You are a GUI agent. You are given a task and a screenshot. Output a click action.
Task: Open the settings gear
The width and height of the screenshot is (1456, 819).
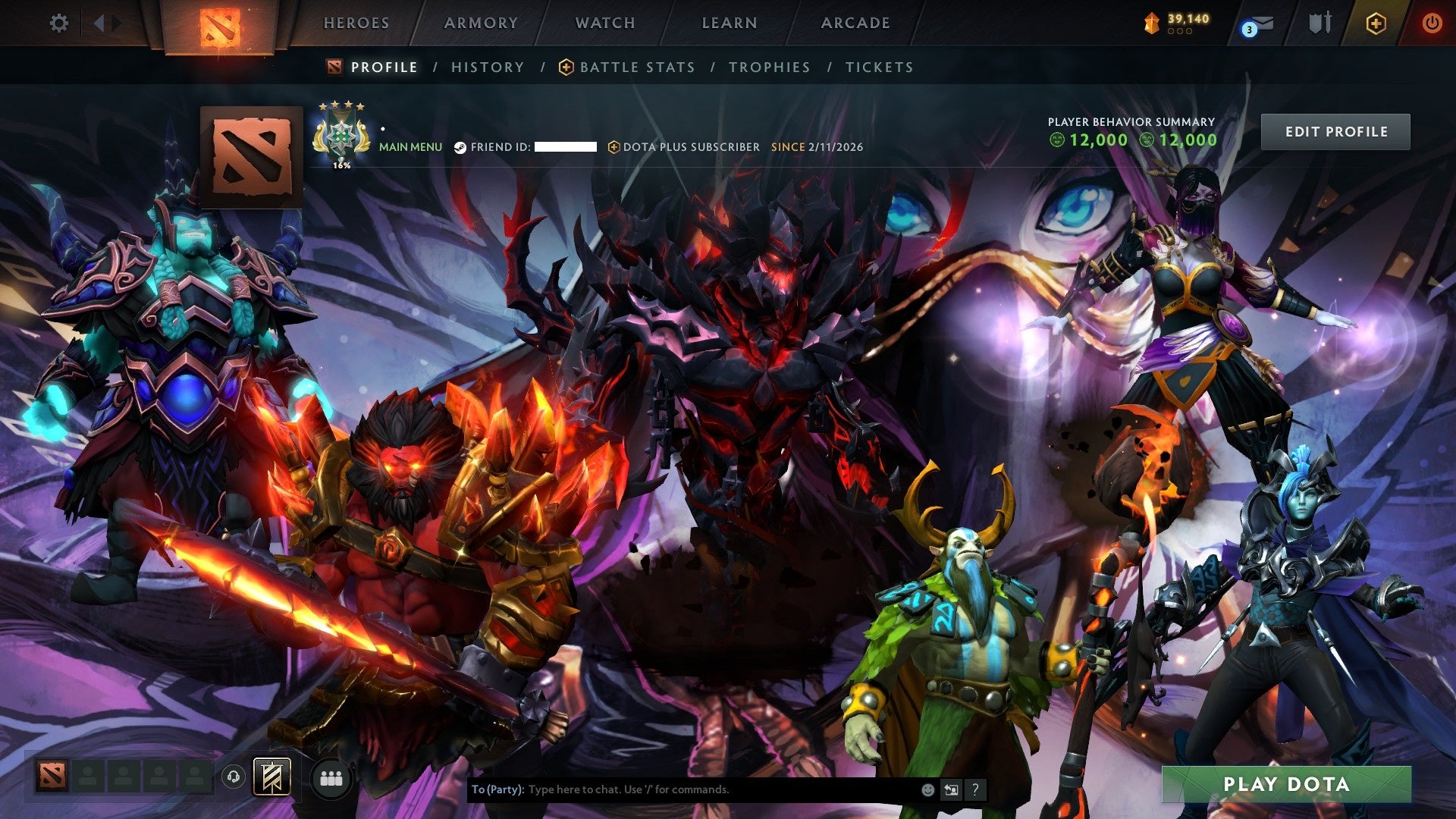(x=58, y=24)
